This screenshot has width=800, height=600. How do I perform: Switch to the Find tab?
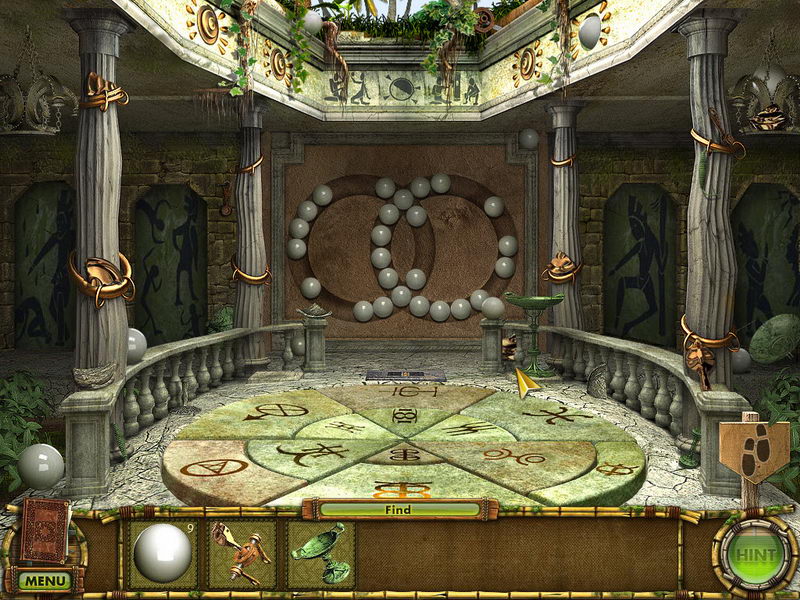(398, 510)
